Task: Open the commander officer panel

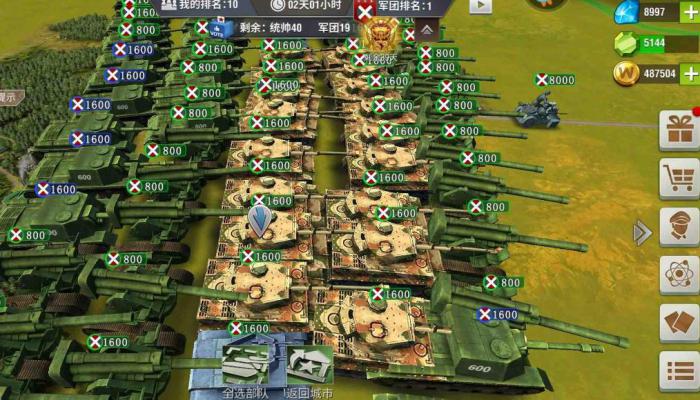Action: (679, 227)
